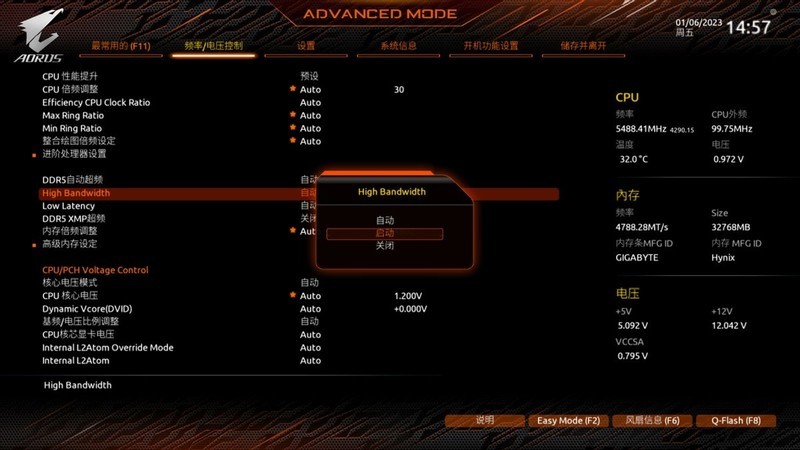Switch to the 最常用的 (F11) tab
This screenshot has width=800, height=450.
tap(121, 46)
